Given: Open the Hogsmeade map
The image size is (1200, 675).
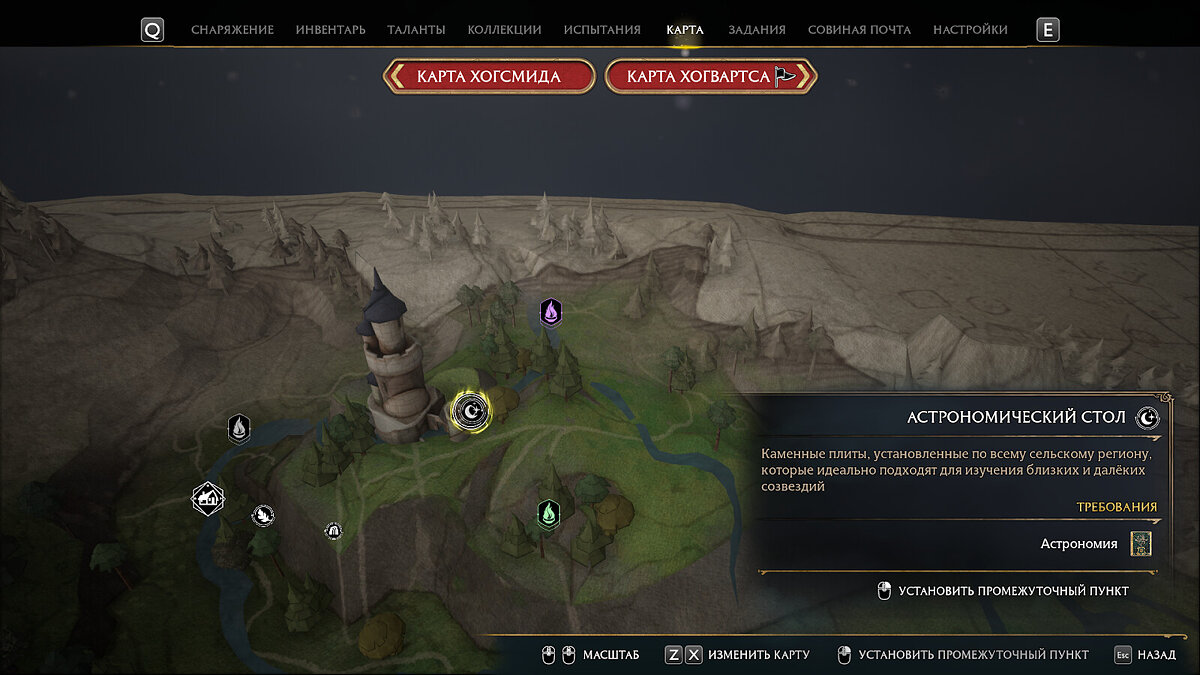Looking at the screenshot, I should click(488, 77).
